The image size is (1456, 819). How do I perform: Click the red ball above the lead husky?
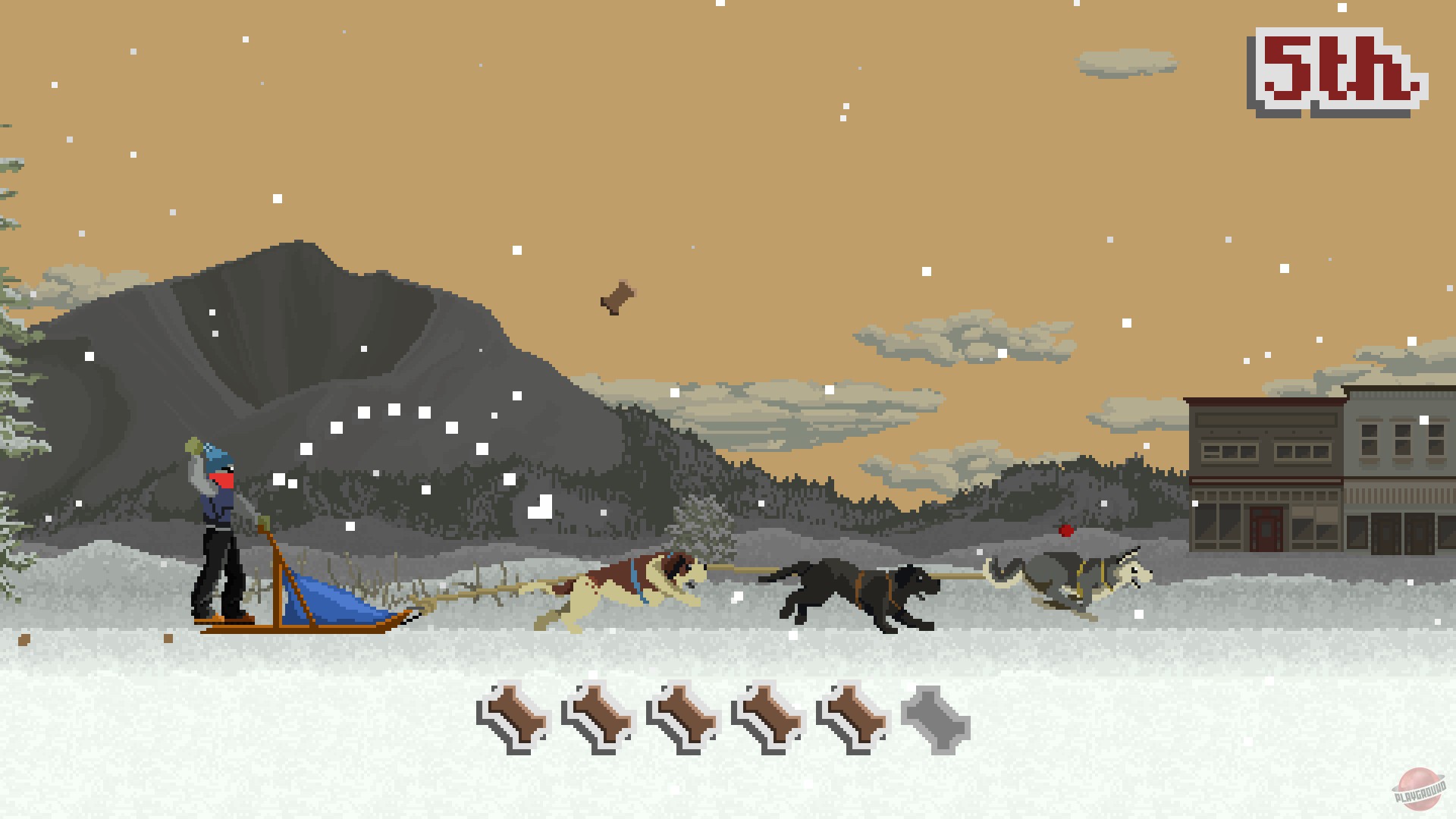pos(1065,531)
